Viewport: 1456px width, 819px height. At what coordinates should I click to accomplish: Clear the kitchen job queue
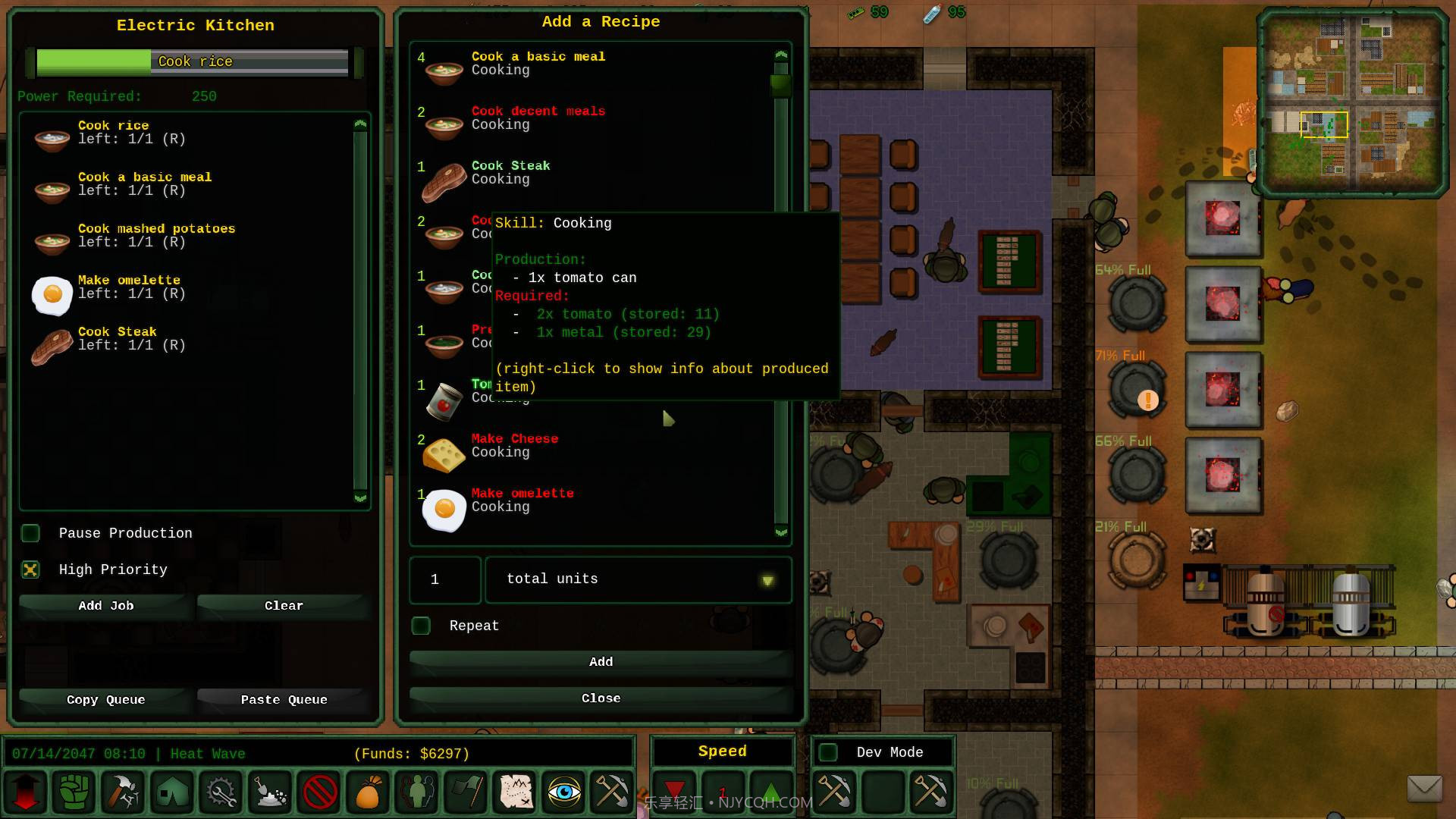point(284,606)
